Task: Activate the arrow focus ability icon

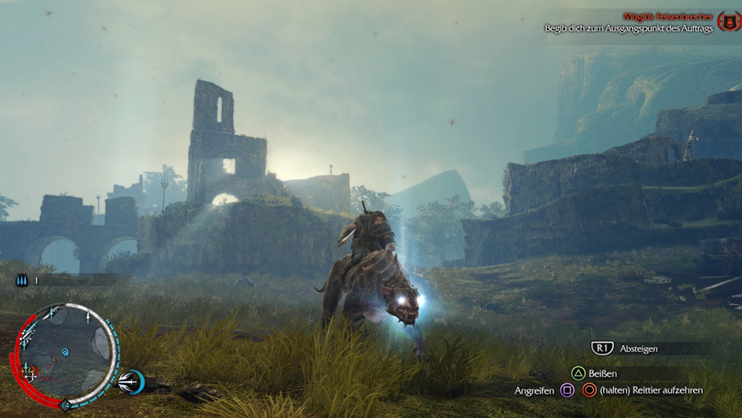Action: coord(130,381)
